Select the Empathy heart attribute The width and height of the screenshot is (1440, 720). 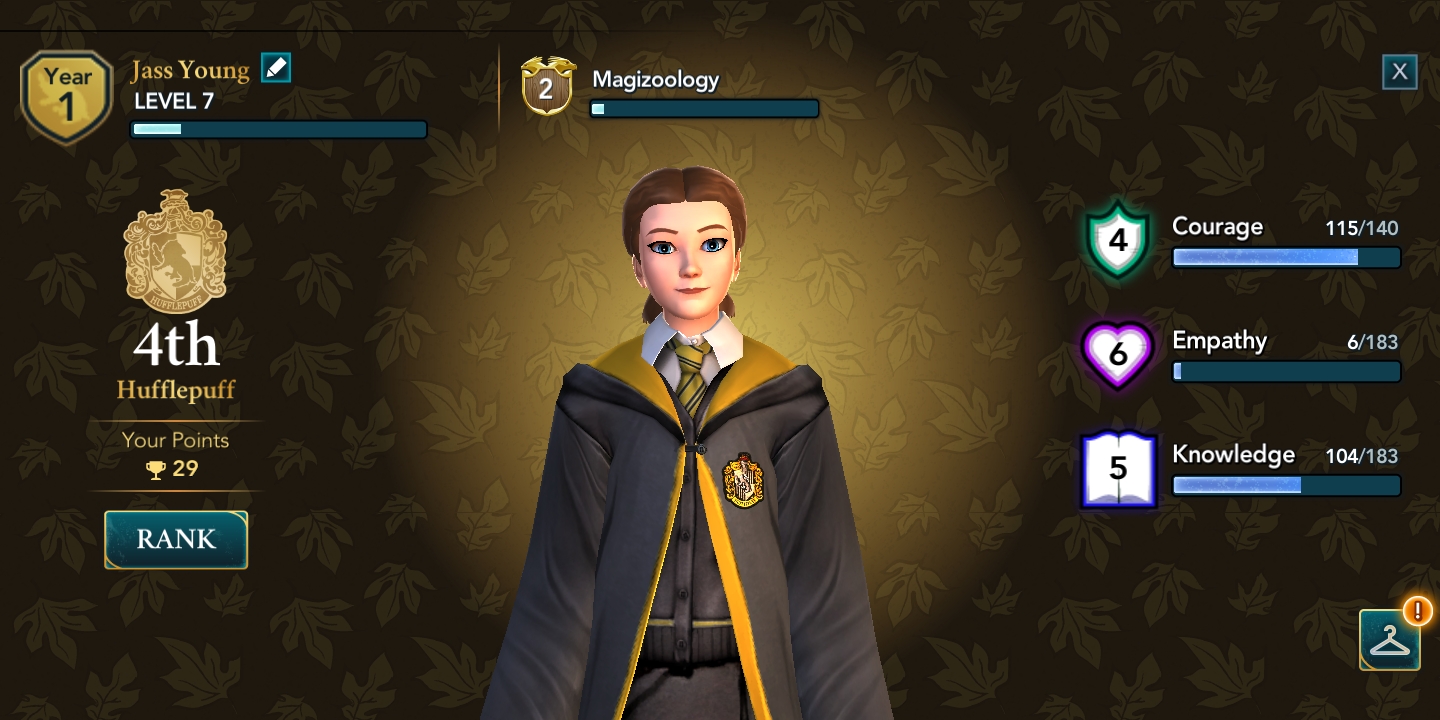pyautogui.click(x=1118, y=354)
